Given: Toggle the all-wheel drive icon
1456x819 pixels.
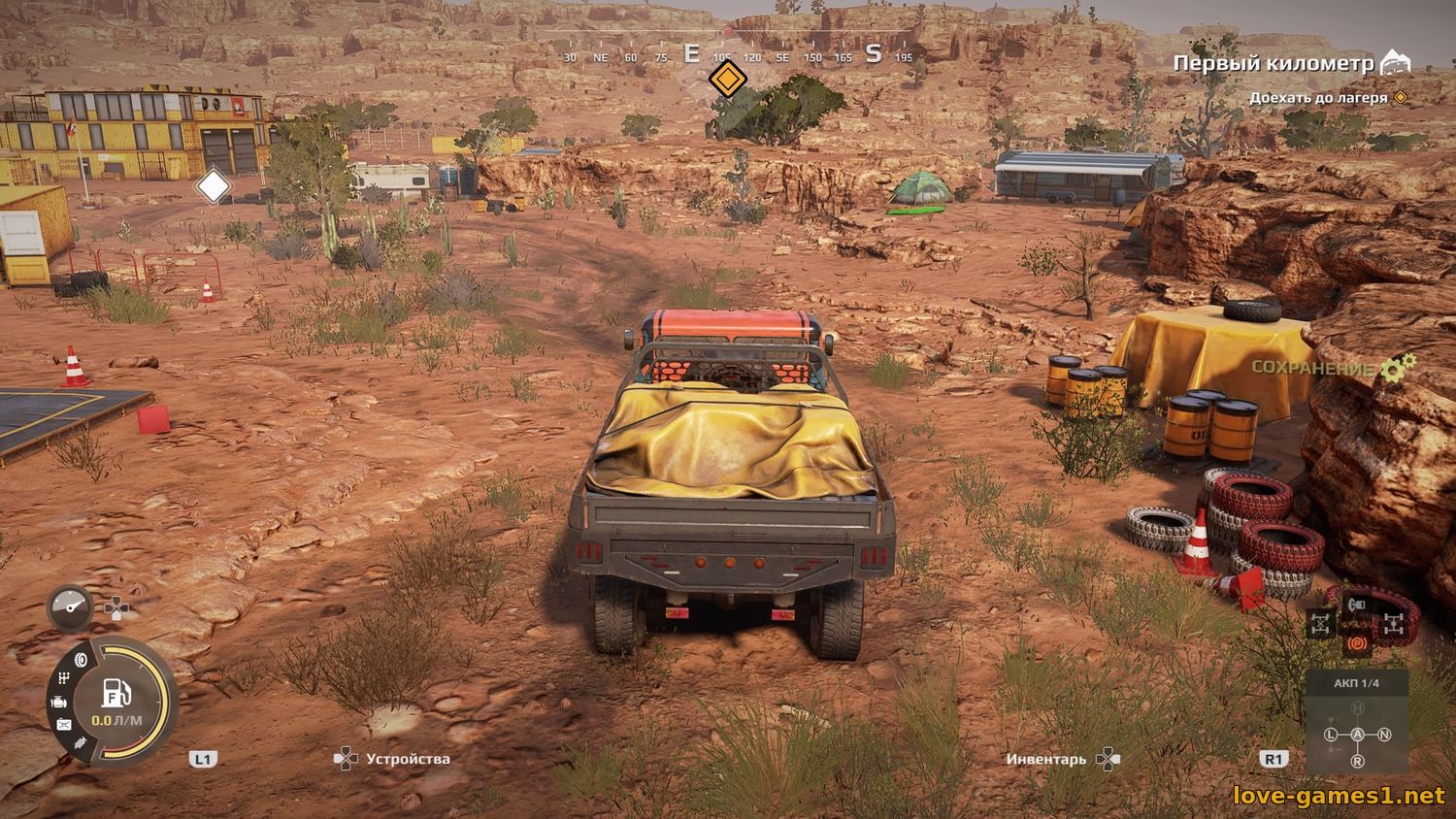Looking at the screenshot, I should (1394, 626).
